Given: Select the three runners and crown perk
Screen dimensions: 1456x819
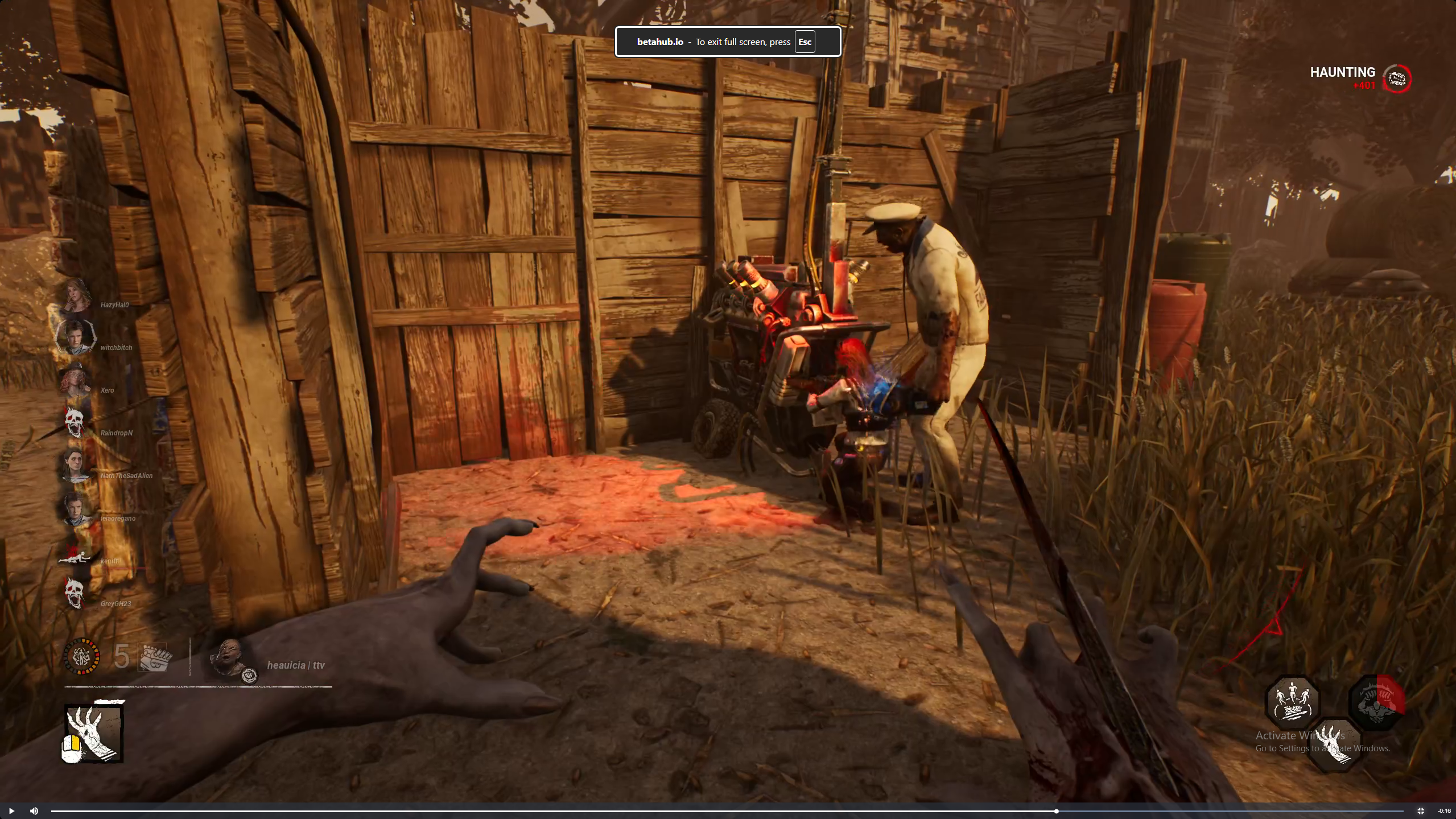Looking at the screenshot, I should pos(1292,702).
